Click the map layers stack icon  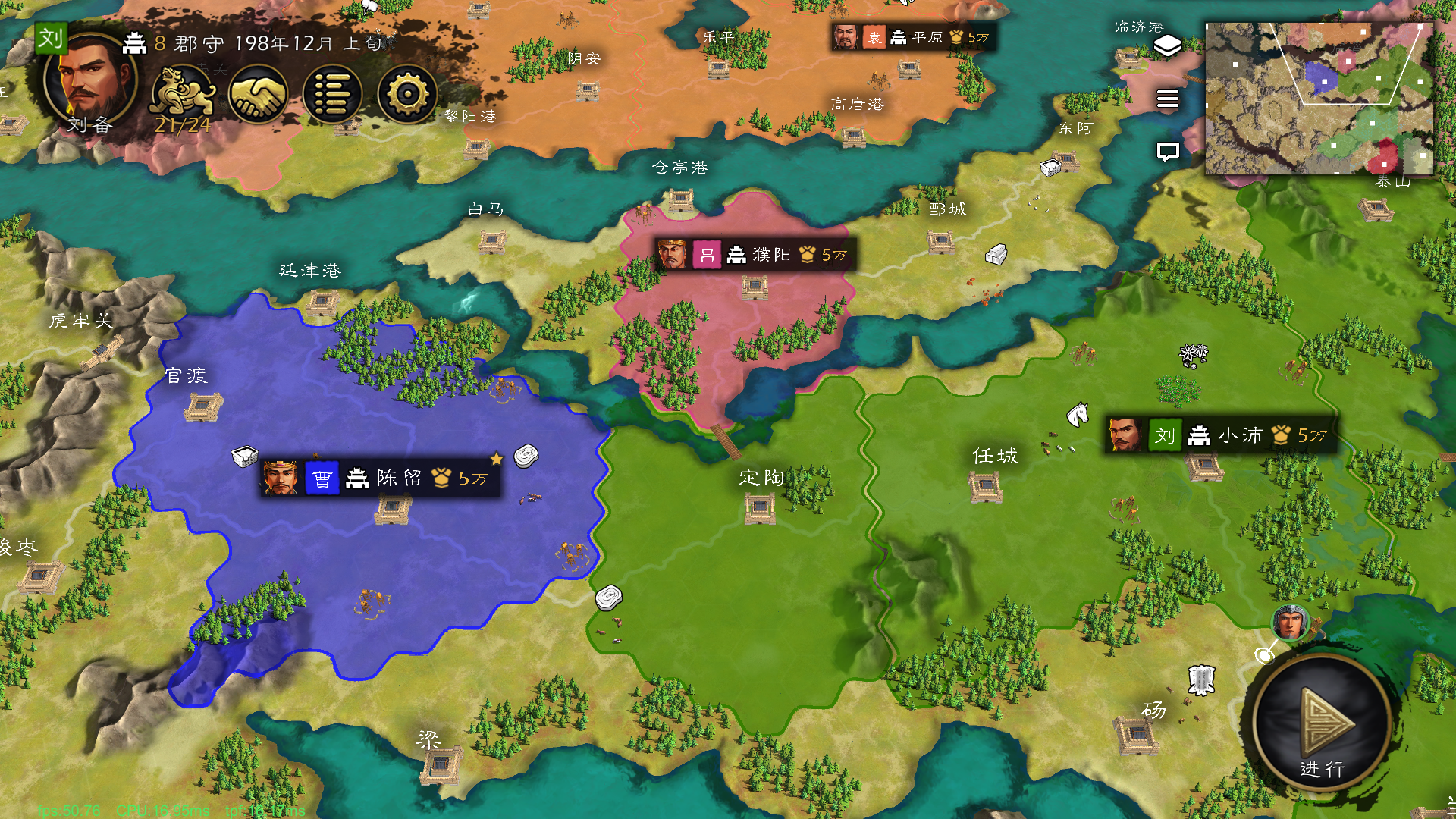(1167, 47)
